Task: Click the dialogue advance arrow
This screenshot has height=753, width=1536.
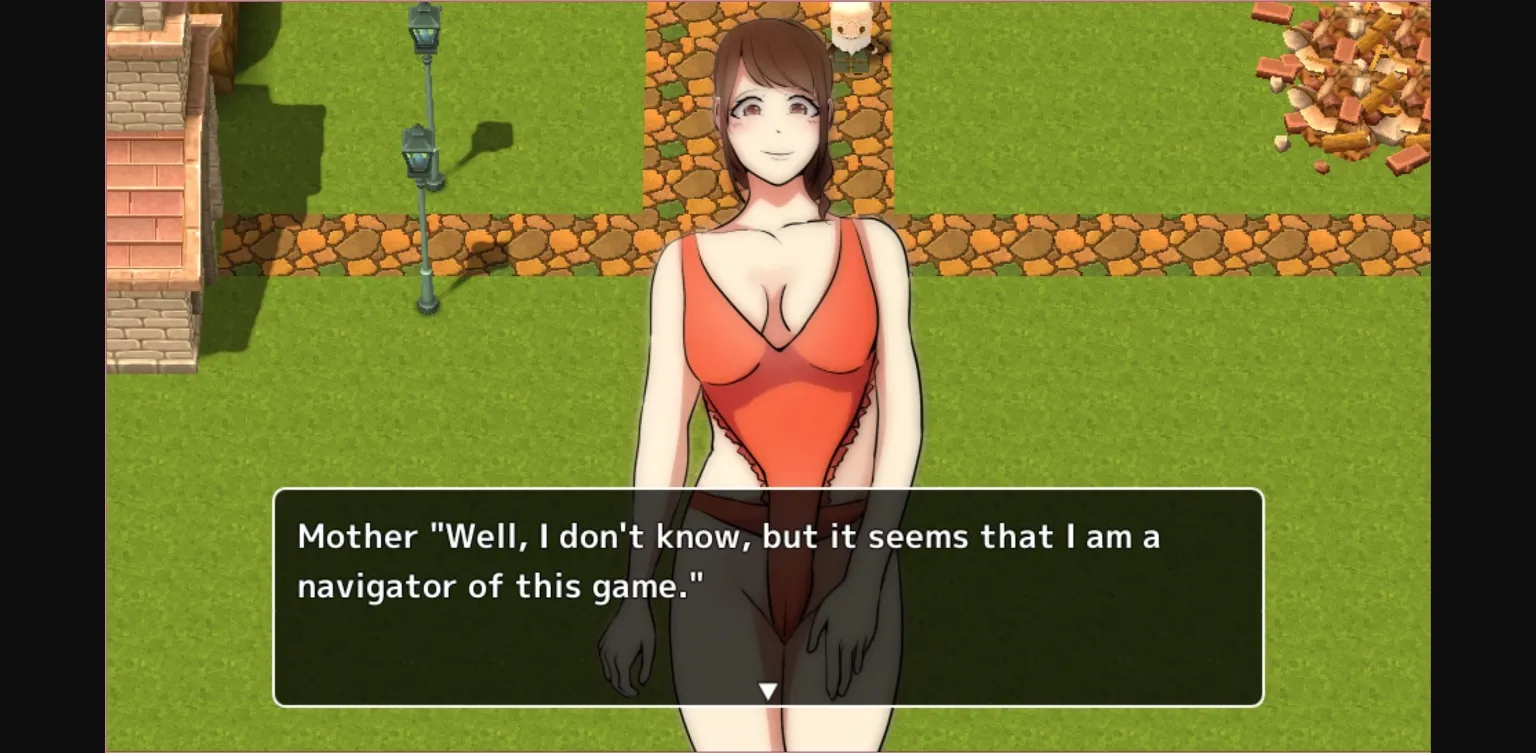Action: [x=769, y=688]
